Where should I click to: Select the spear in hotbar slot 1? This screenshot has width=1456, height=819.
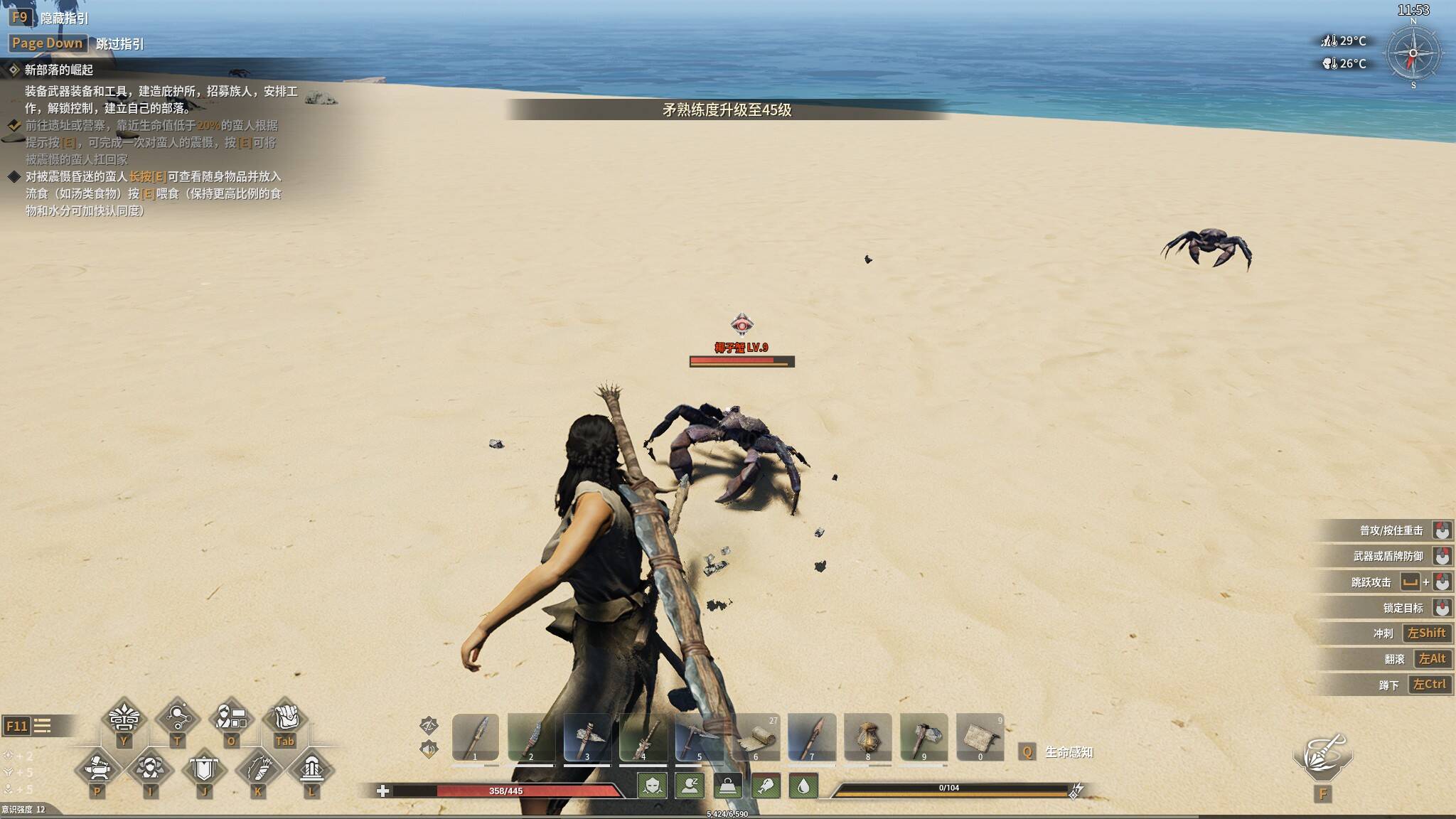476,737
